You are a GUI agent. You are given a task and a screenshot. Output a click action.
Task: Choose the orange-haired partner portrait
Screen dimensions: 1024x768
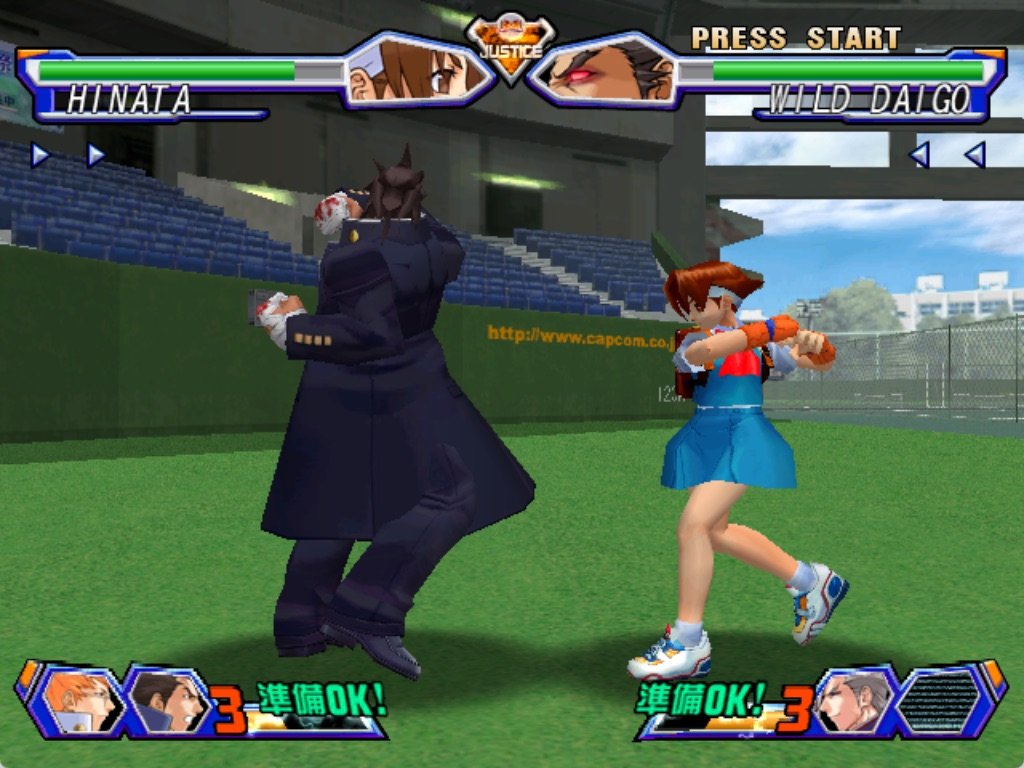point(80,700)
